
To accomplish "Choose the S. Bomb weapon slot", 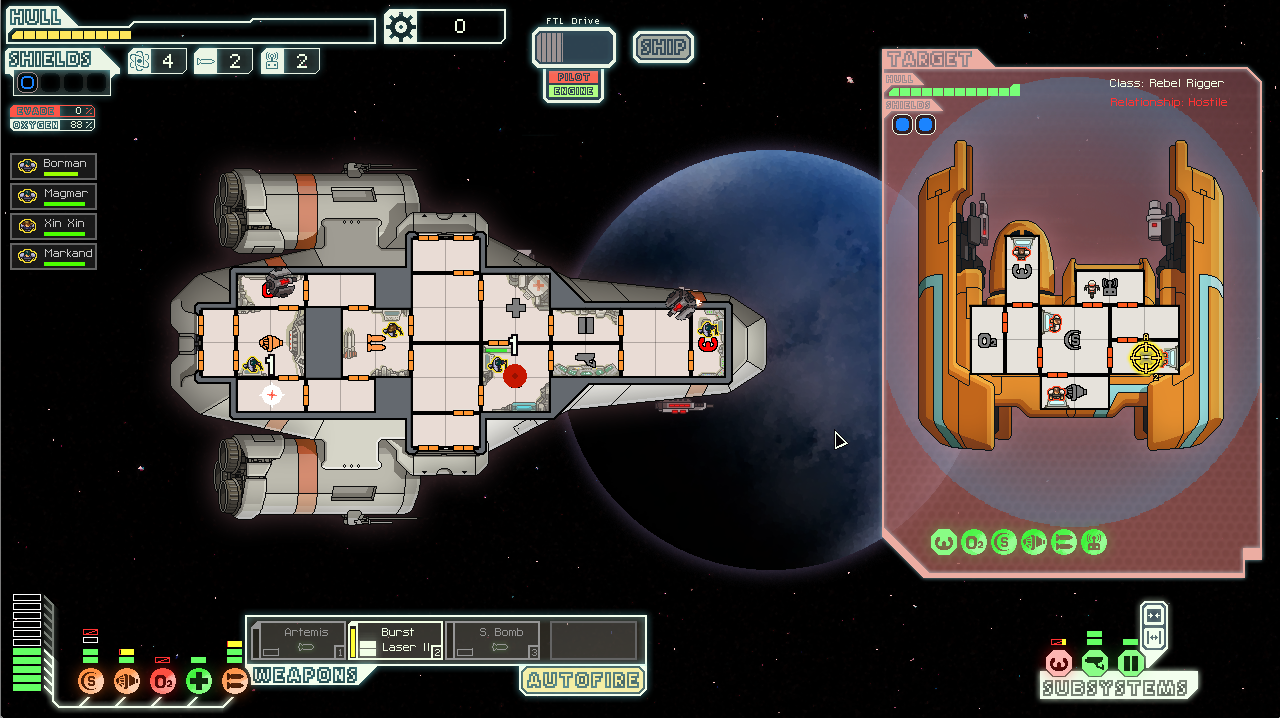I will [494, 641].
